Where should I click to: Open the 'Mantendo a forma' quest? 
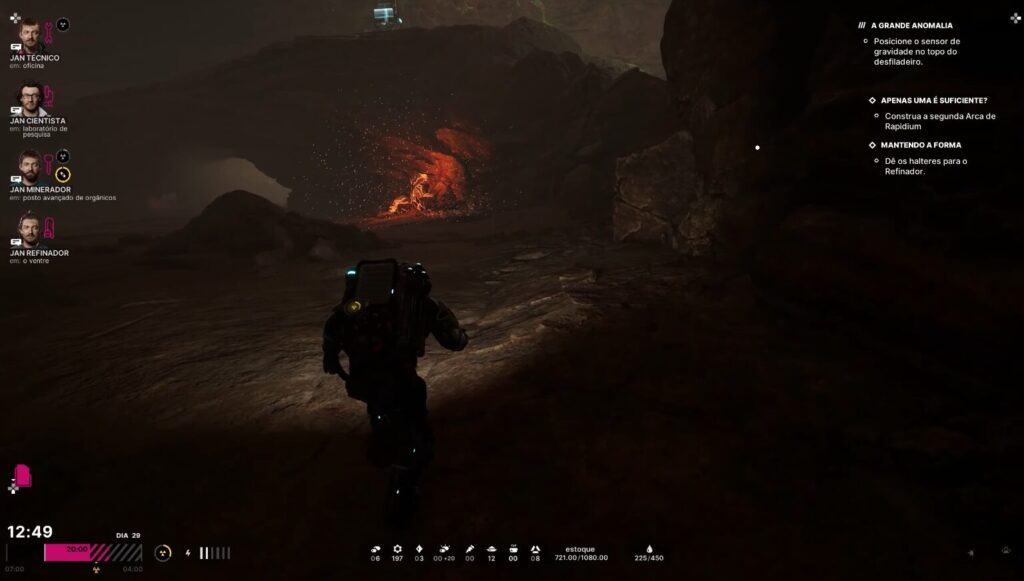[922, 145]
